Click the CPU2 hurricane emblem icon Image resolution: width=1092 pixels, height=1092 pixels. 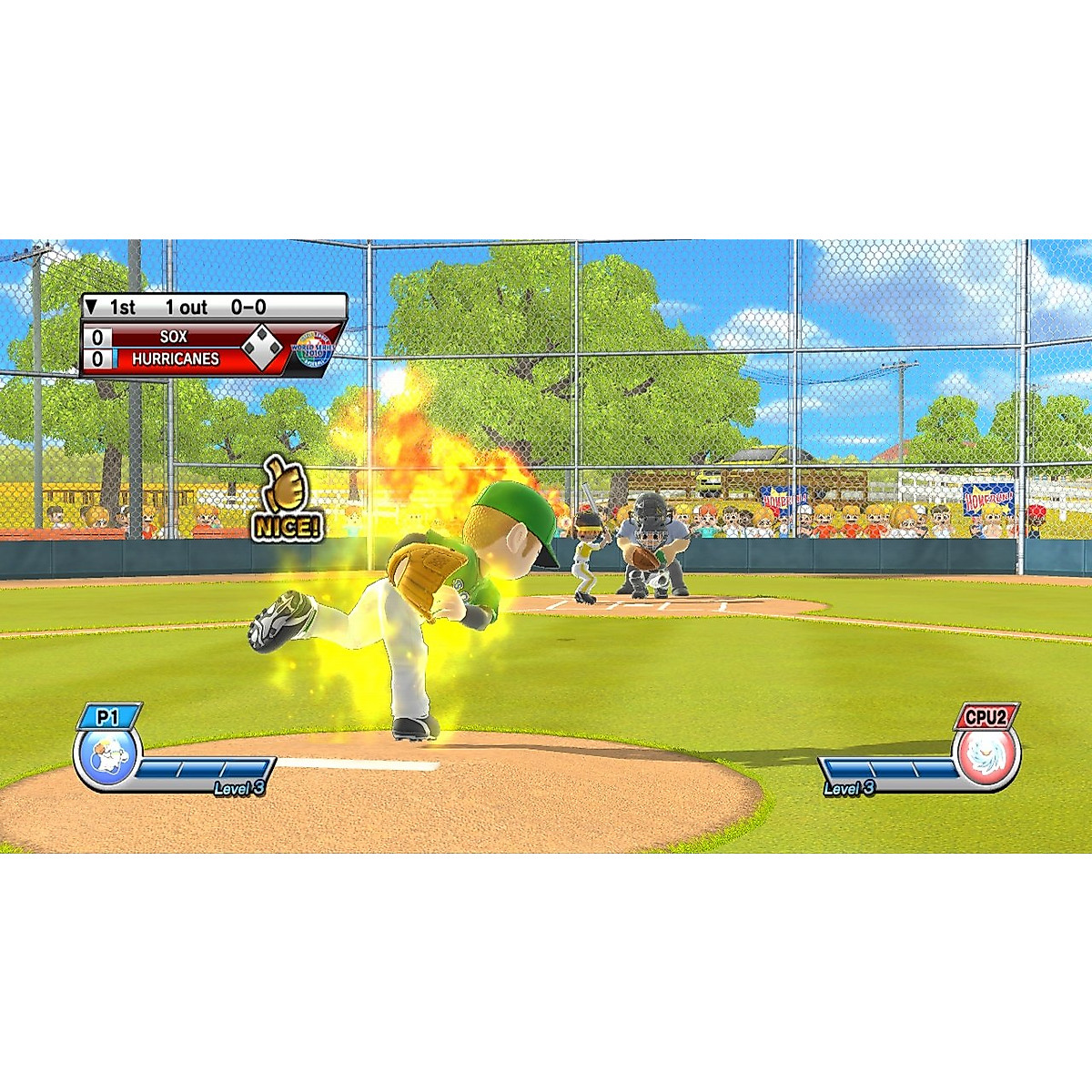coord(986,757)
